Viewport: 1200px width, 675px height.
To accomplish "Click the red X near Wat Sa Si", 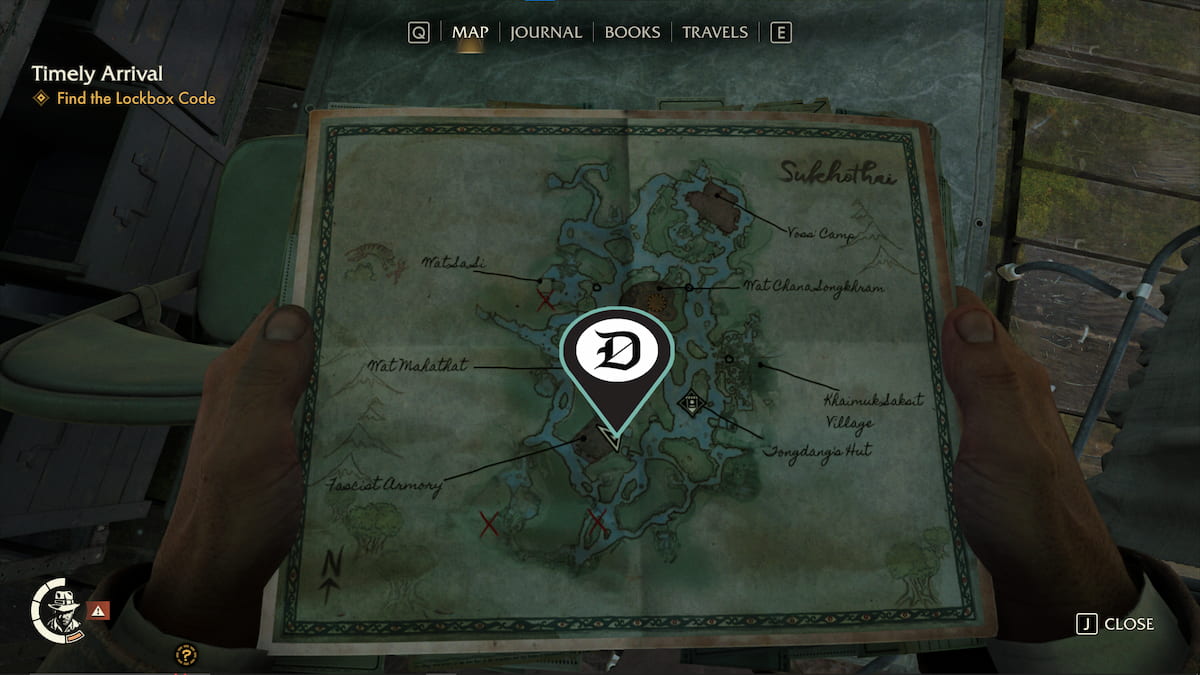I will (x=545, y=300).
